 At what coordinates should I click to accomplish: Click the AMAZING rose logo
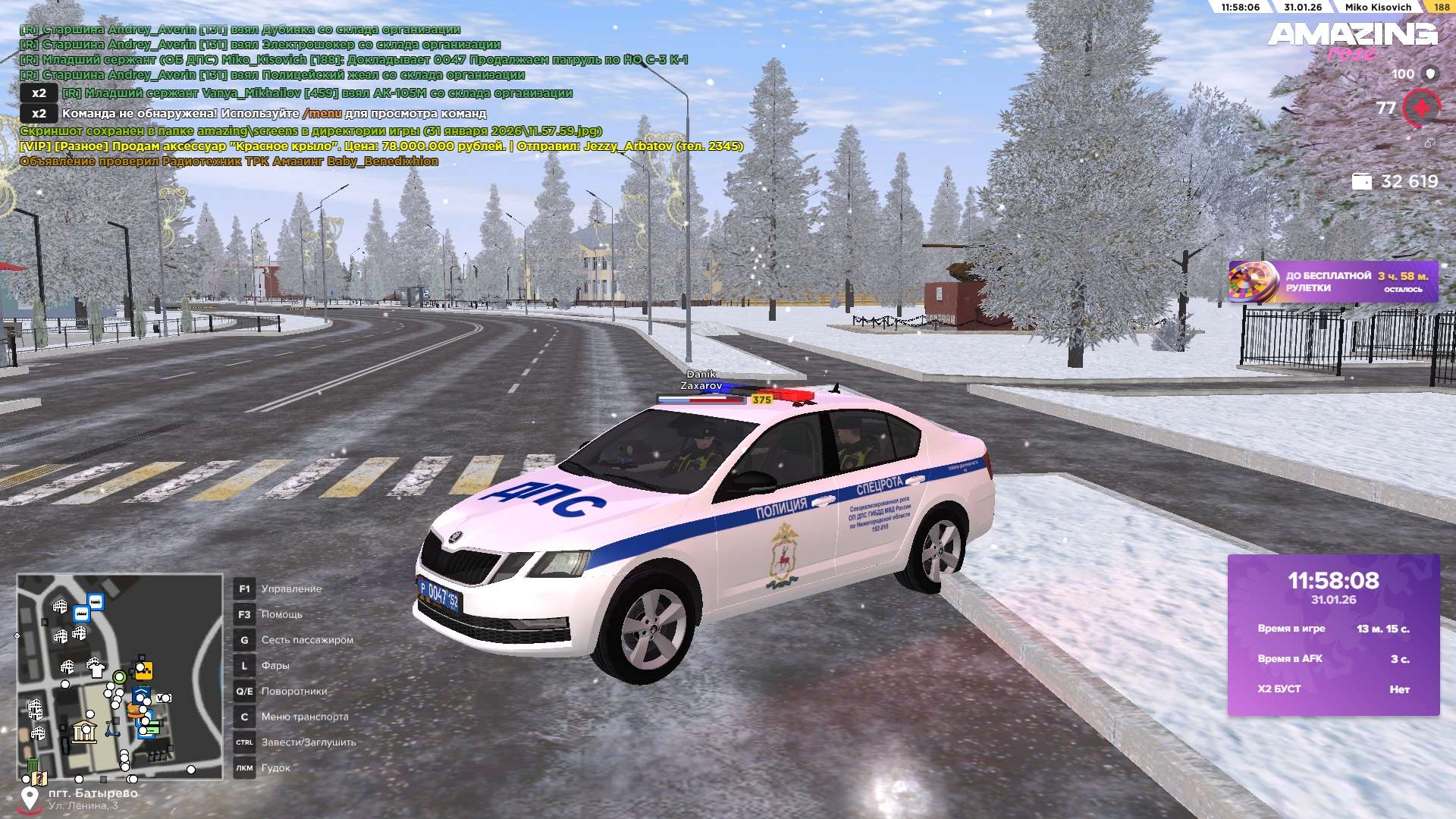[1352, 39]
